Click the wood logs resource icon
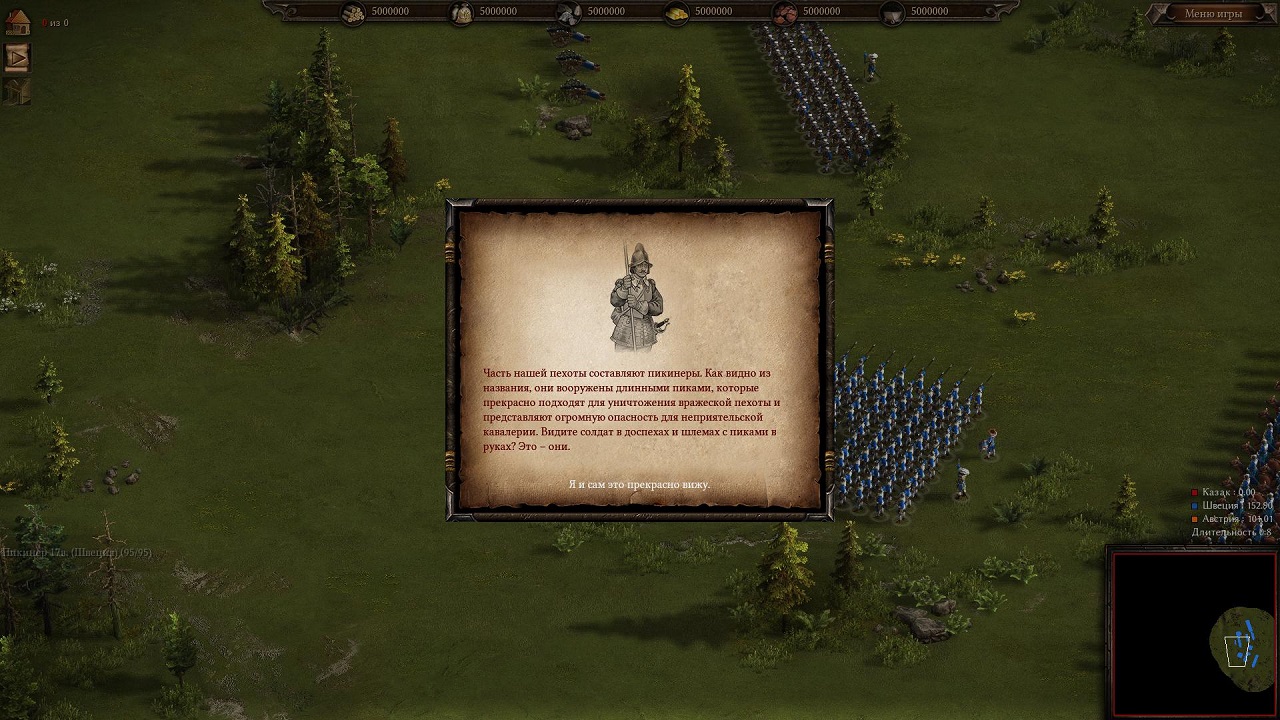1280x720 pixels. pos(354,12)
